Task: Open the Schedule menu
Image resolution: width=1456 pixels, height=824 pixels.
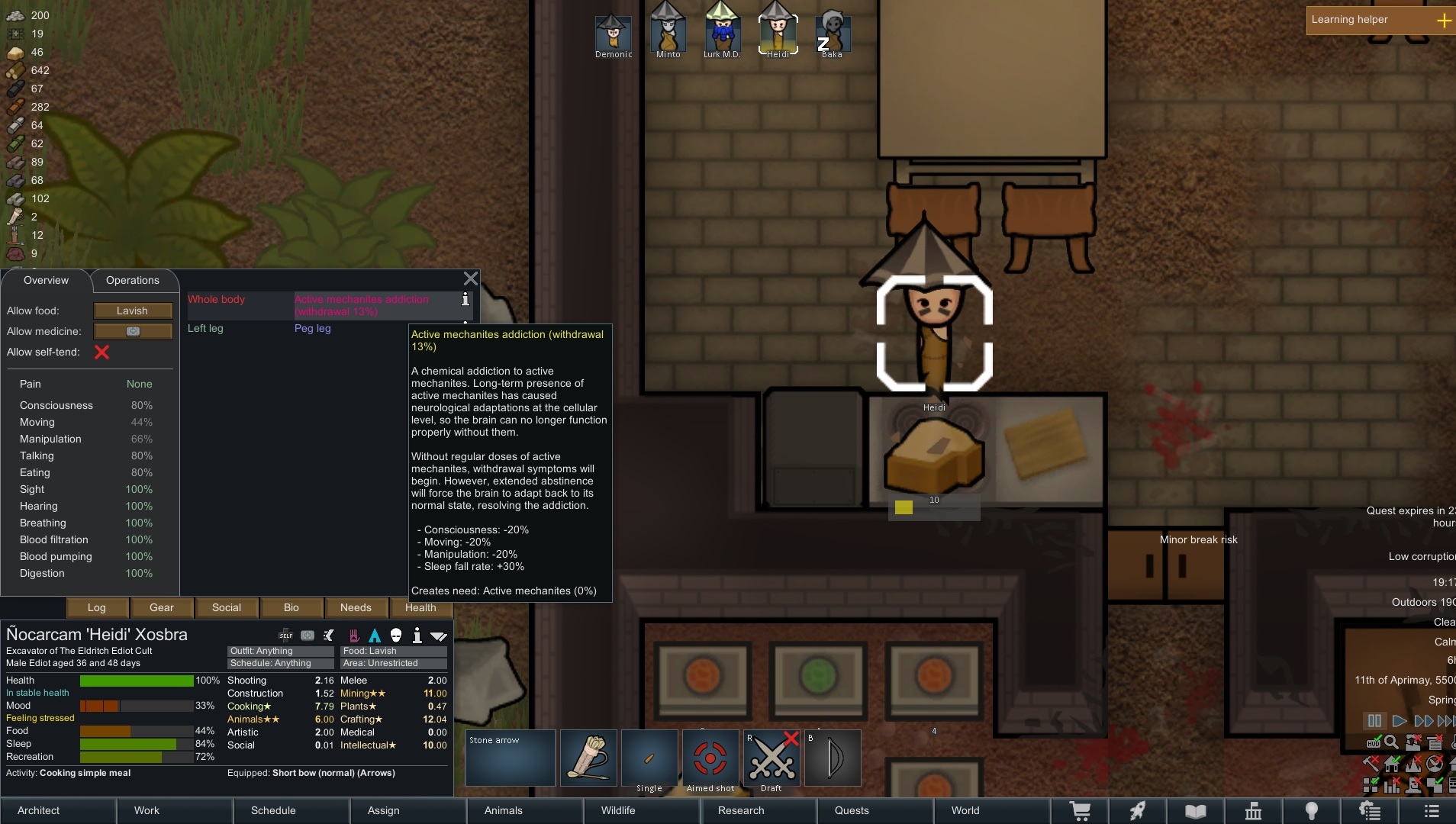Action: (272, 810)
